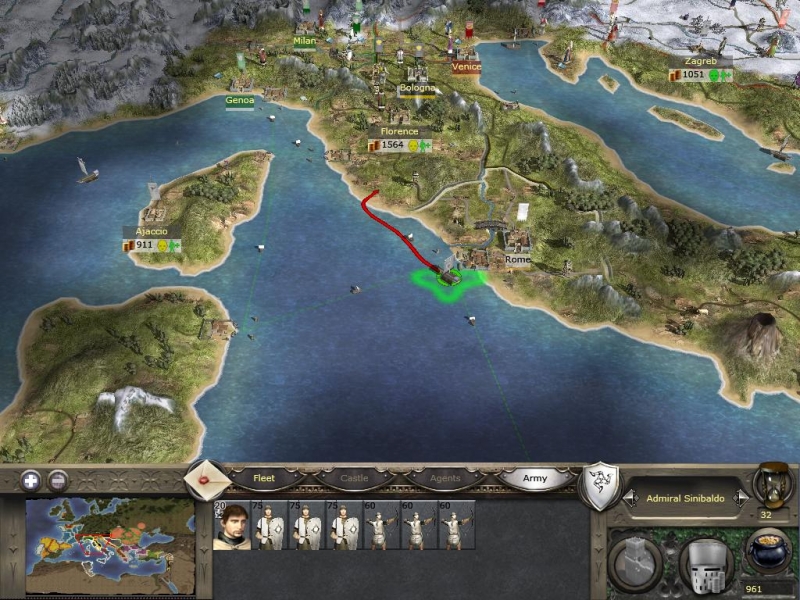Open the missions scroll with red seal
Image resolution: width=800 pixels, height=600 pixels.
point(208,480)
